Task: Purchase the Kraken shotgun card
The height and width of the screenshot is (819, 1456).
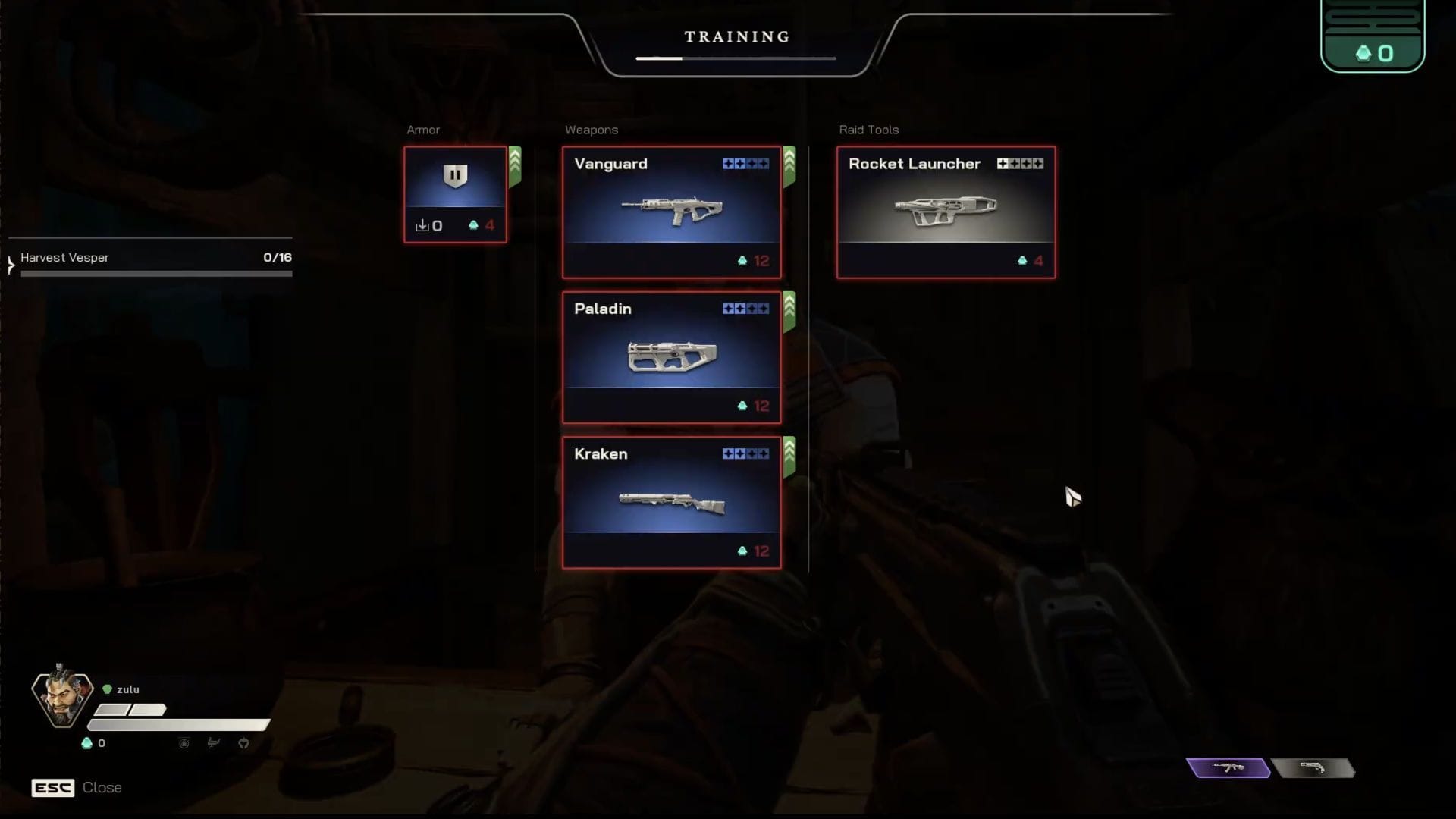Action: coord(671,502)
